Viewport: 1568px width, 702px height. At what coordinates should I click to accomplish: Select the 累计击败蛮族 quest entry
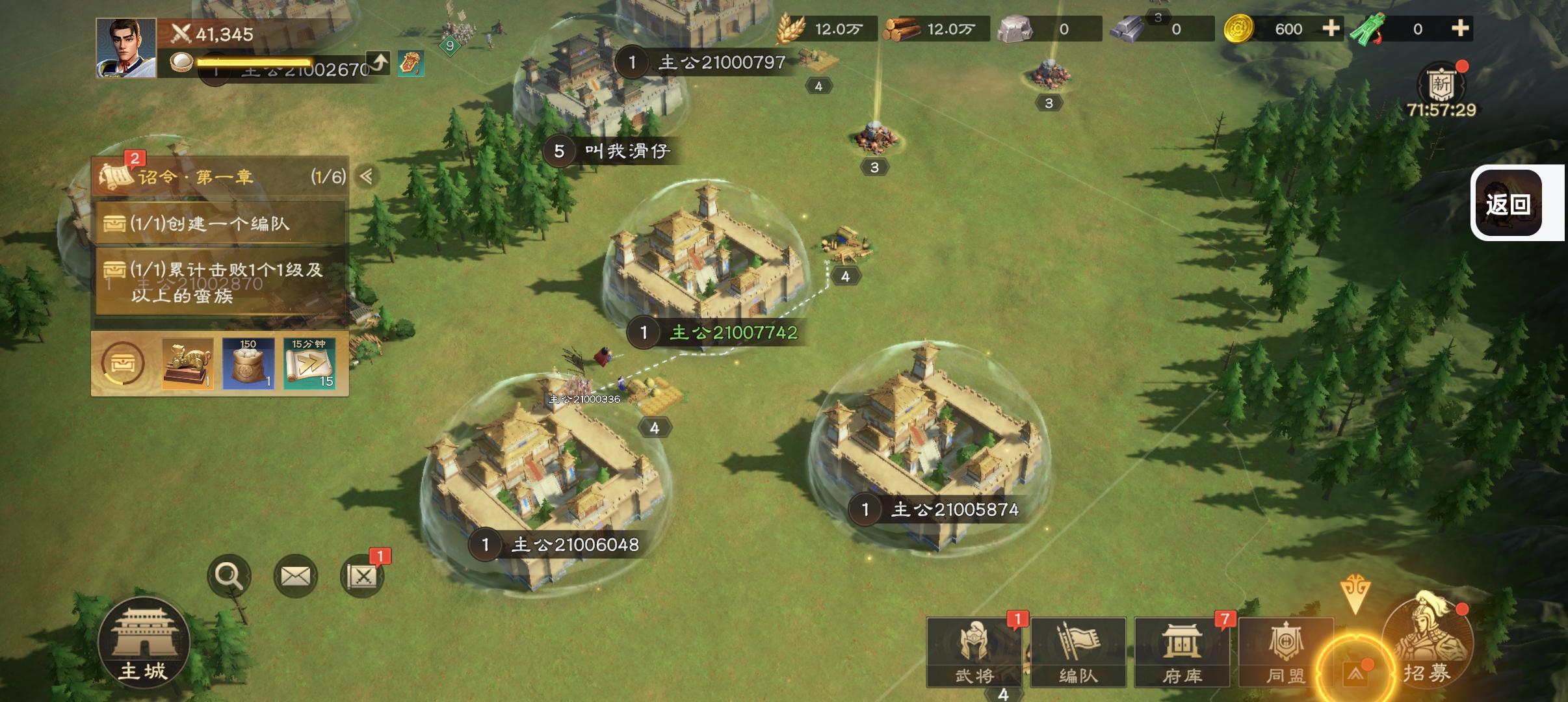(220, 282)
